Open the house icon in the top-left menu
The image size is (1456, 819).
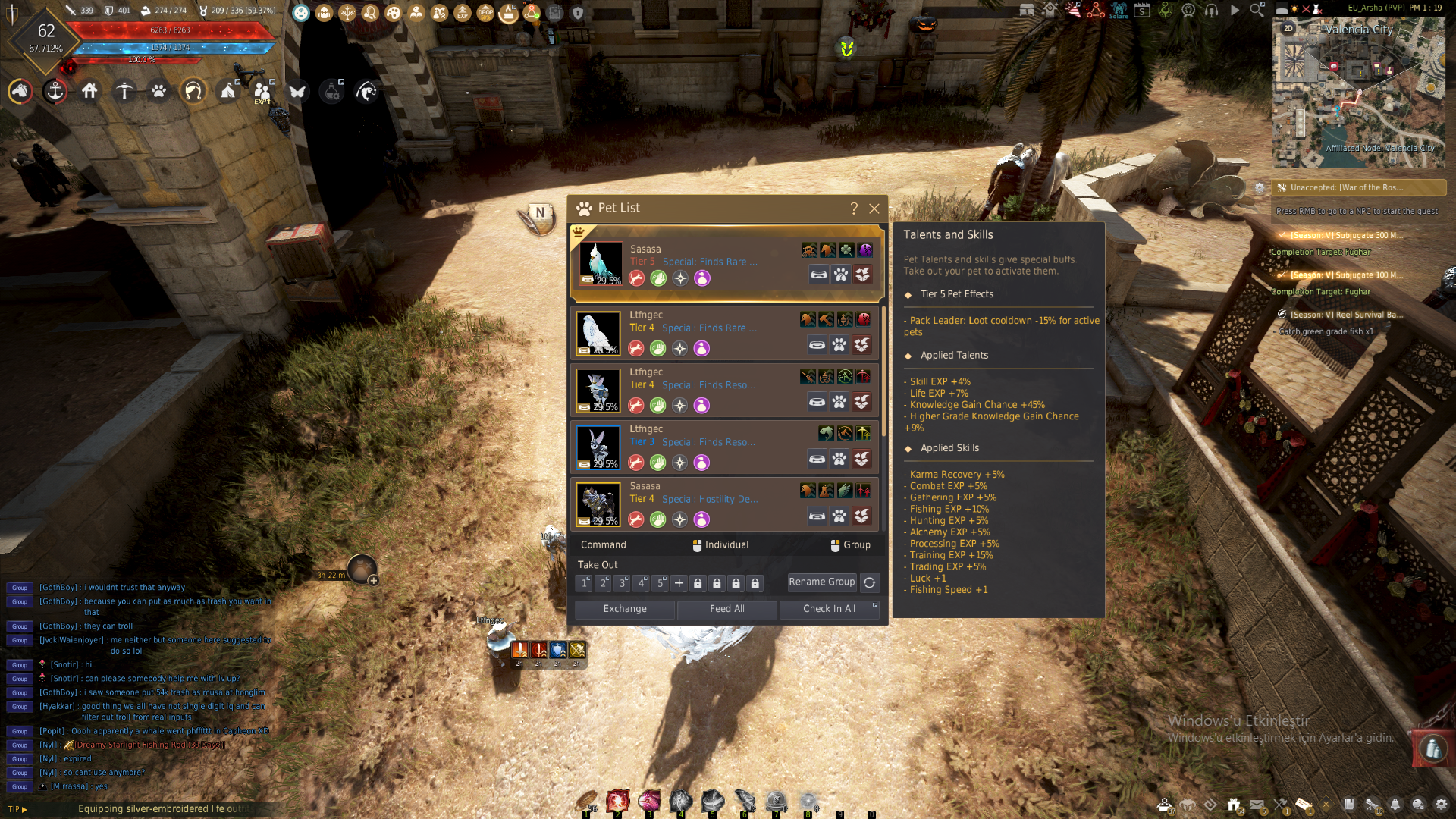click(x=89, y=92)
